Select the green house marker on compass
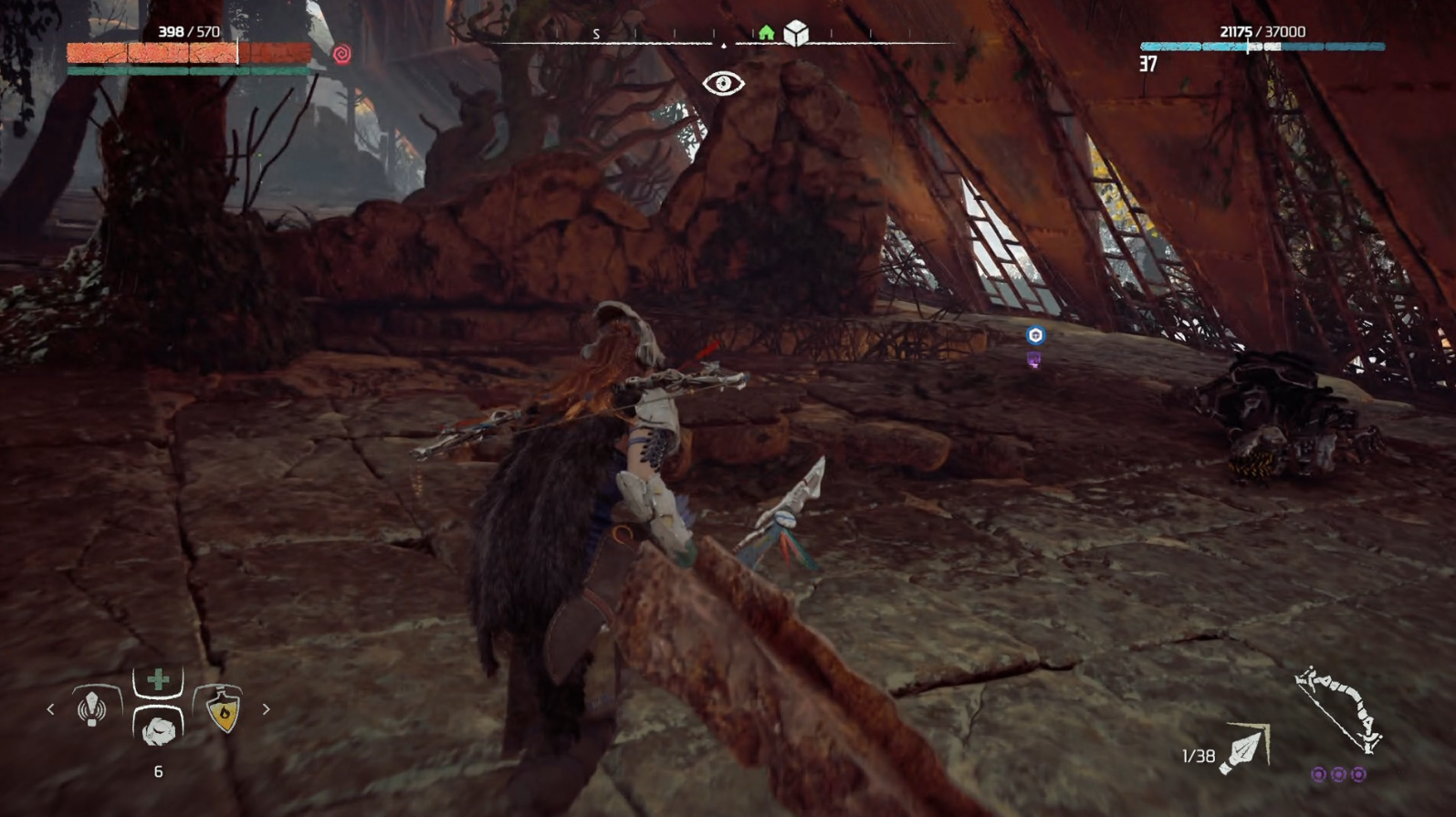Screen dimensions: 1456x817 coord(766,34)
